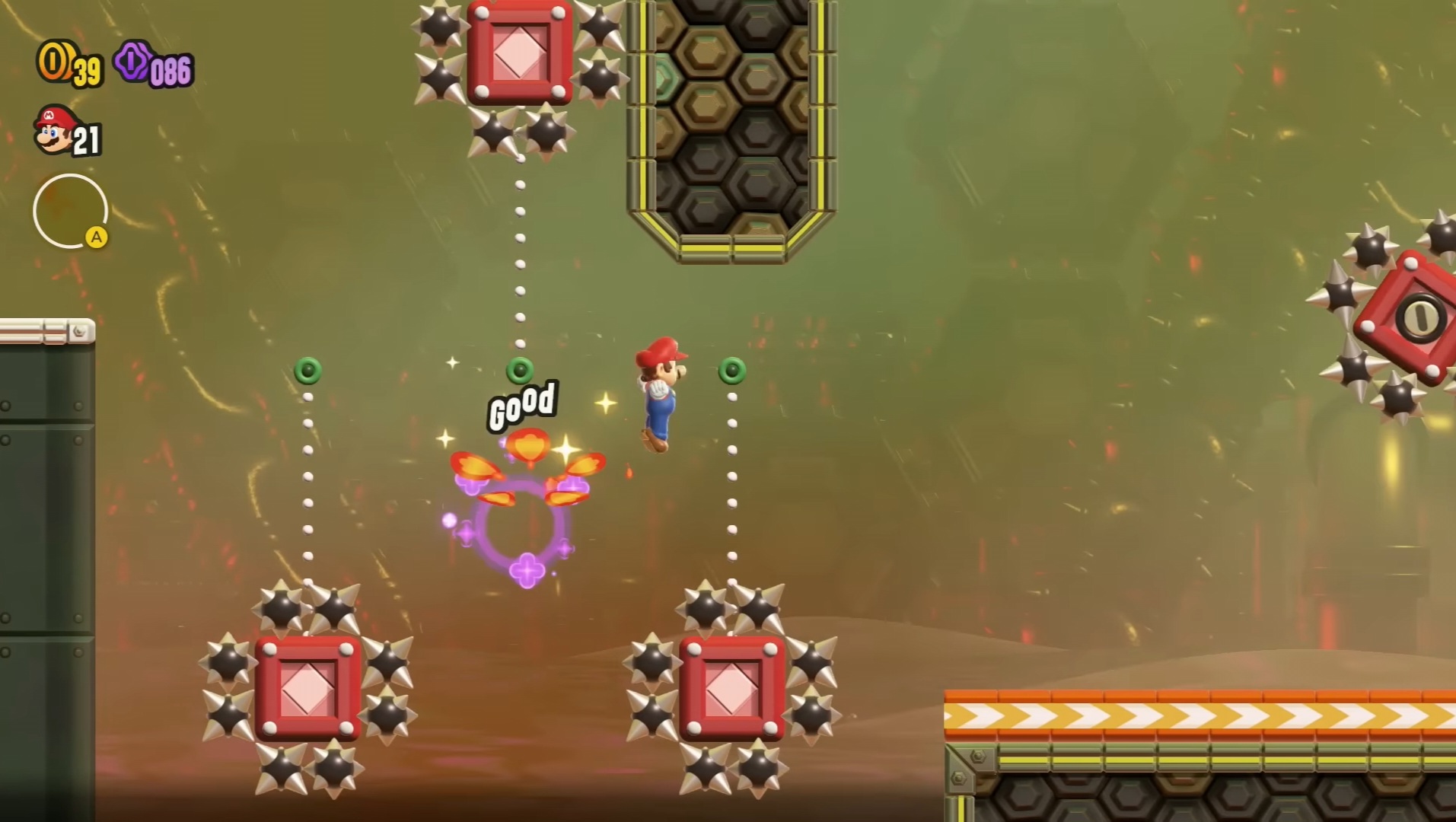This screenshot has height=822, width=1456.
Task: Click the orange arrow conveyor belt
Action: tap(1195, 715)
